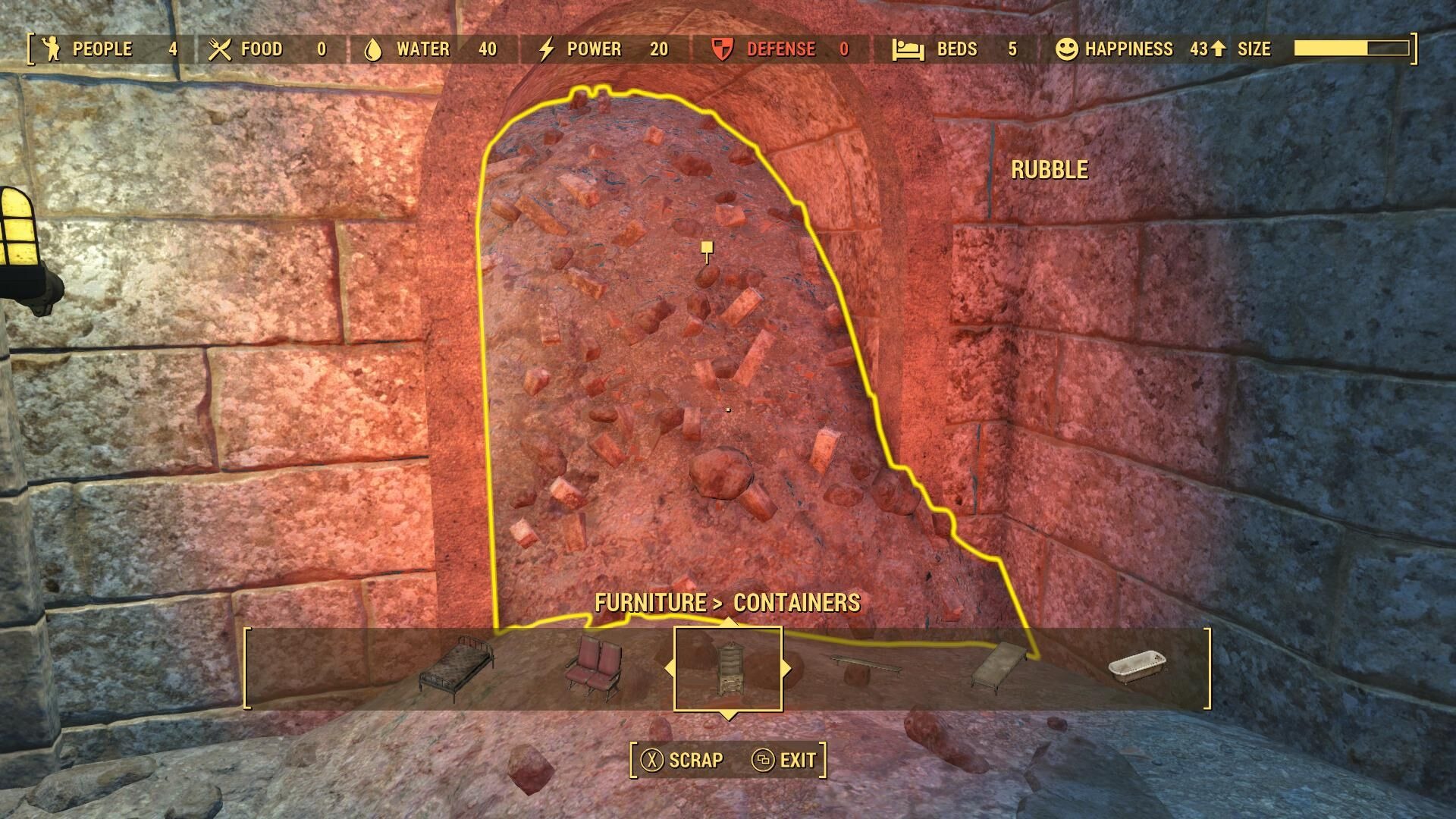Choose the red double-seat chairs category
Screen dimensions: 1456x819
594,667
